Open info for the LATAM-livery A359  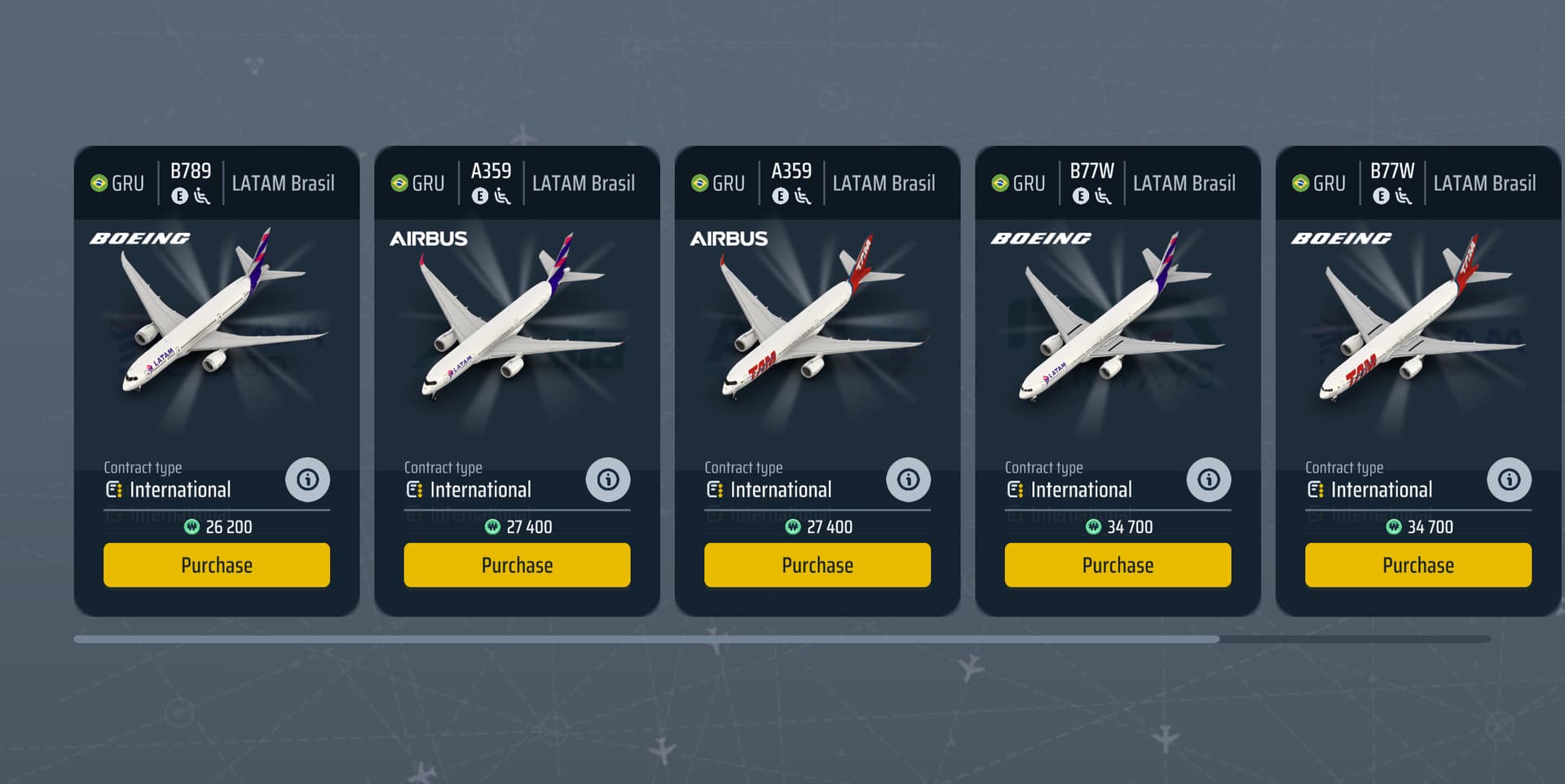tap(608, 479)
